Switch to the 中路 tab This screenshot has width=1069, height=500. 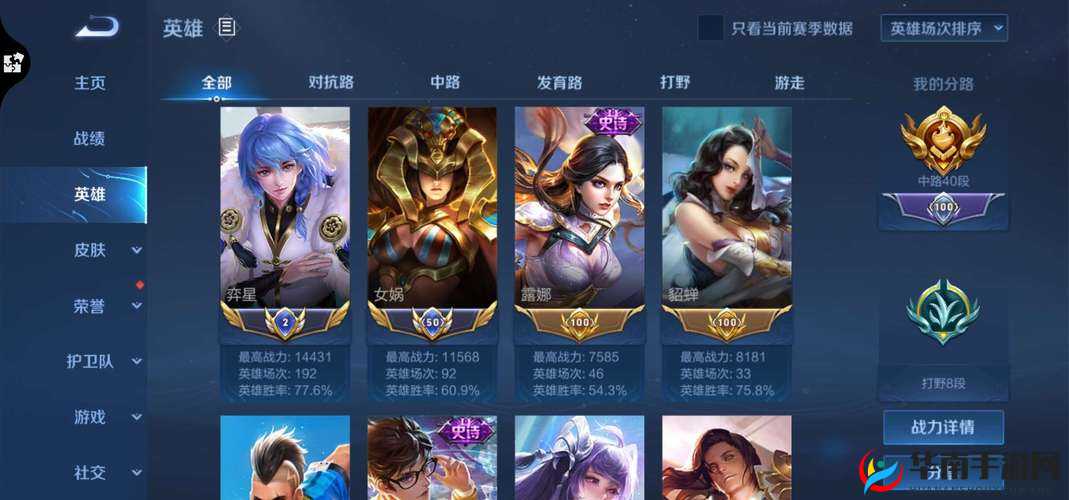[445, 82]
